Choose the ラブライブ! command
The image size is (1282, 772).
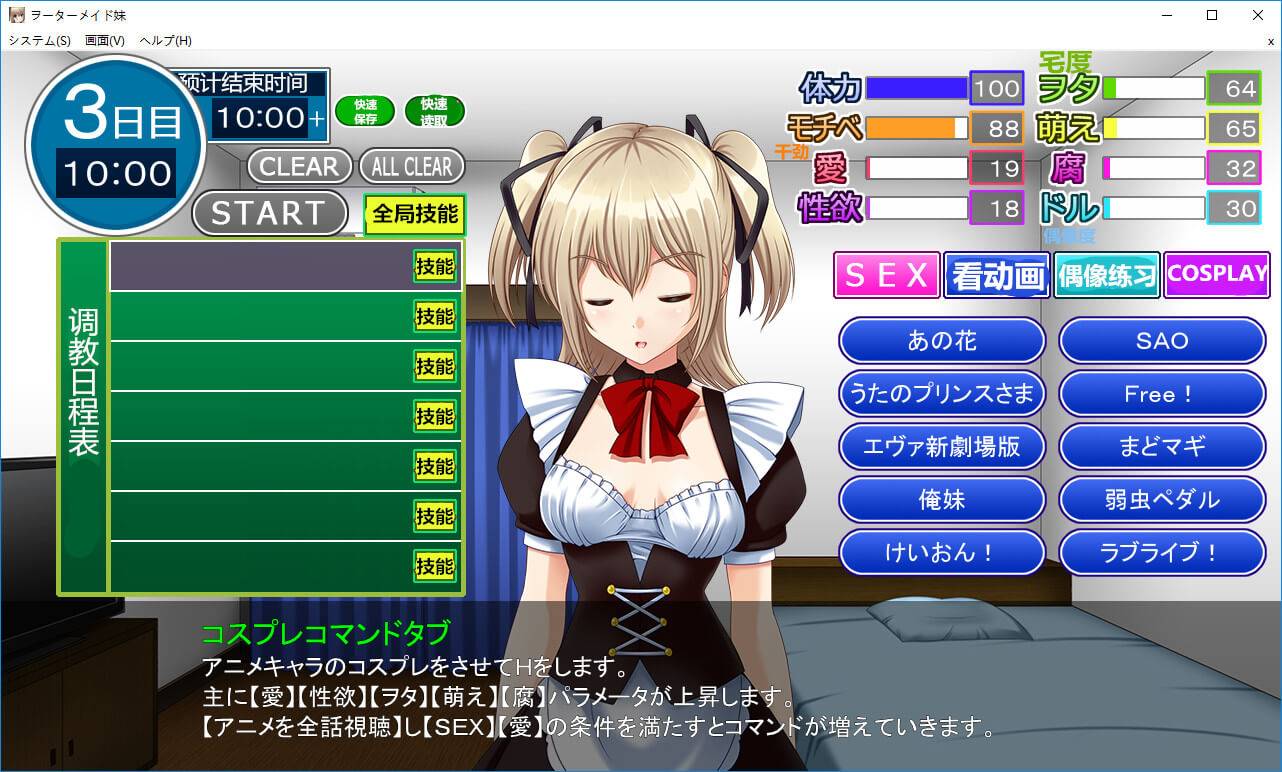[1162, 552]
